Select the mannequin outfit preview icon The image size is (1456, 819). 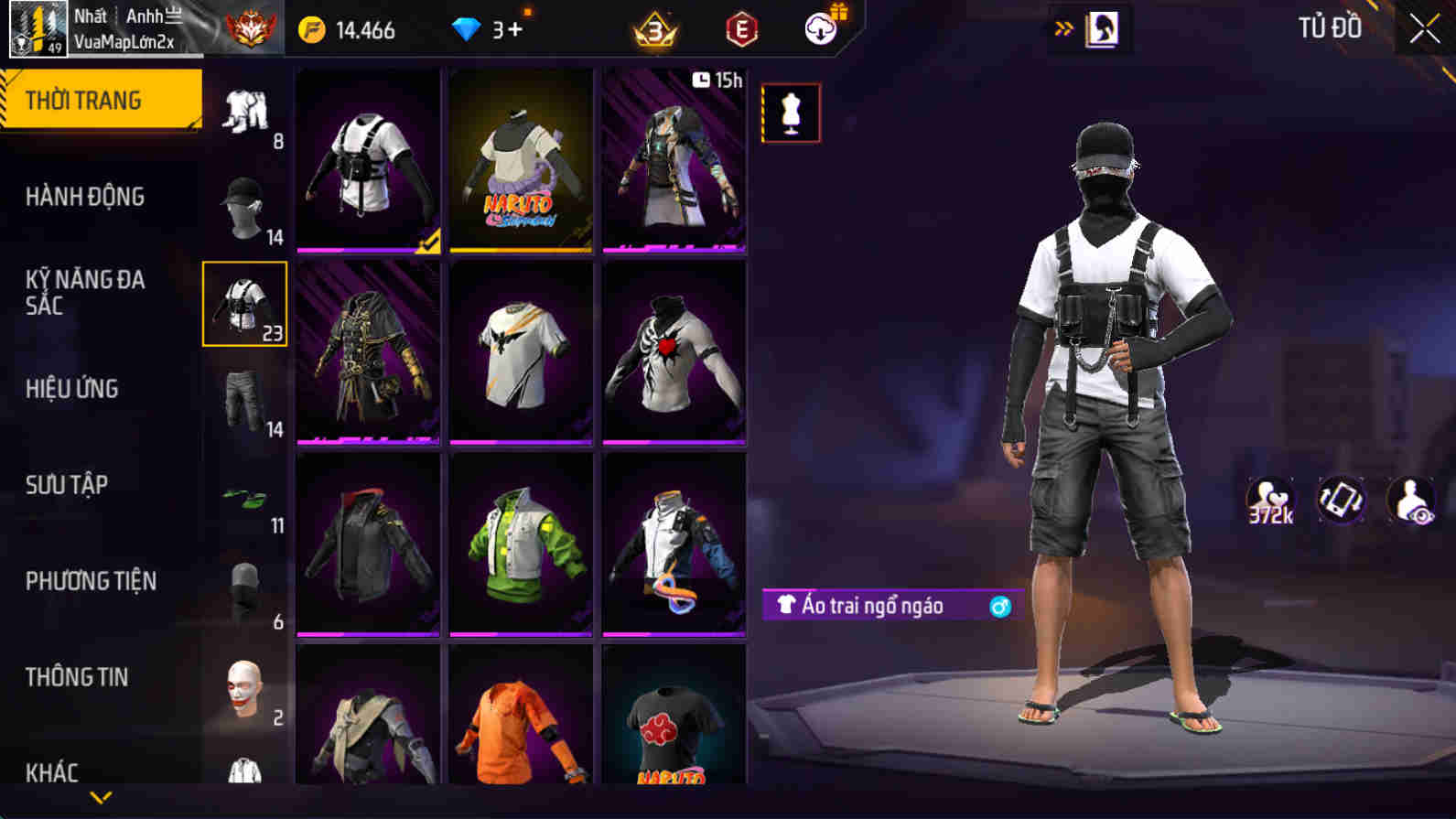[791, 113]
